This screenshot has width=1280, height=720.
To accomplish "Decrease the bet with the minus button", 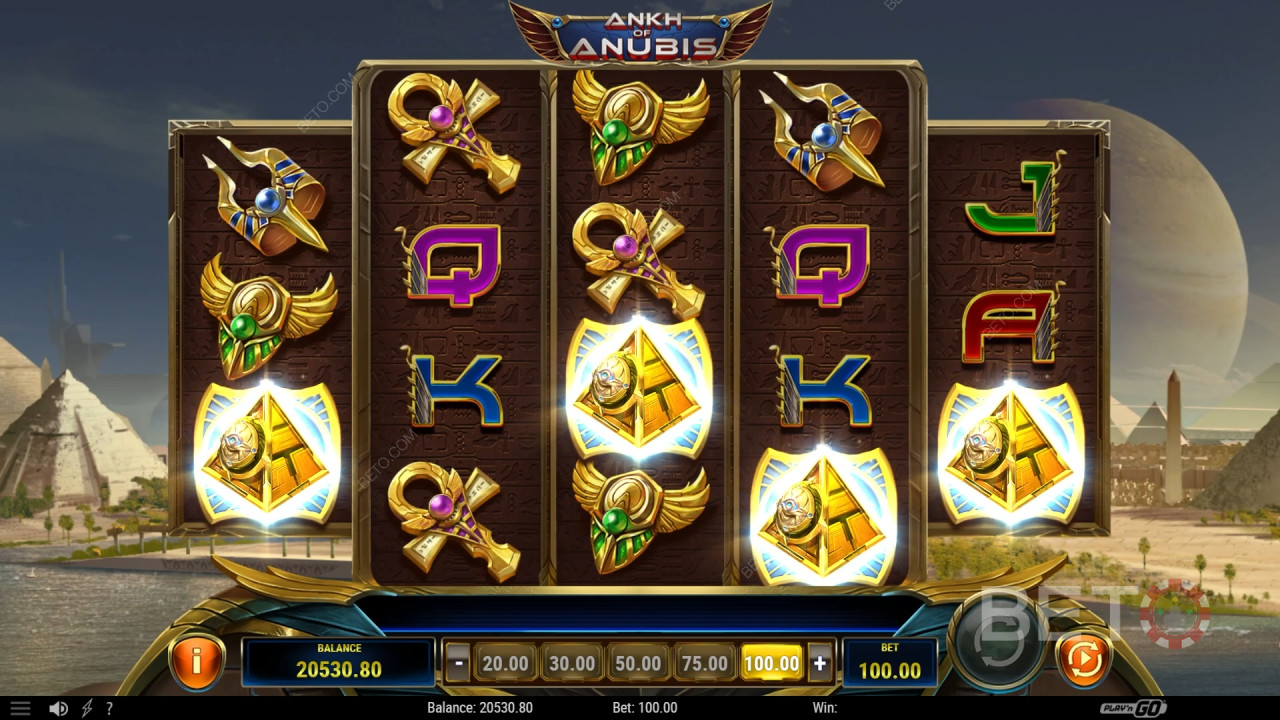I will [458, 662].
